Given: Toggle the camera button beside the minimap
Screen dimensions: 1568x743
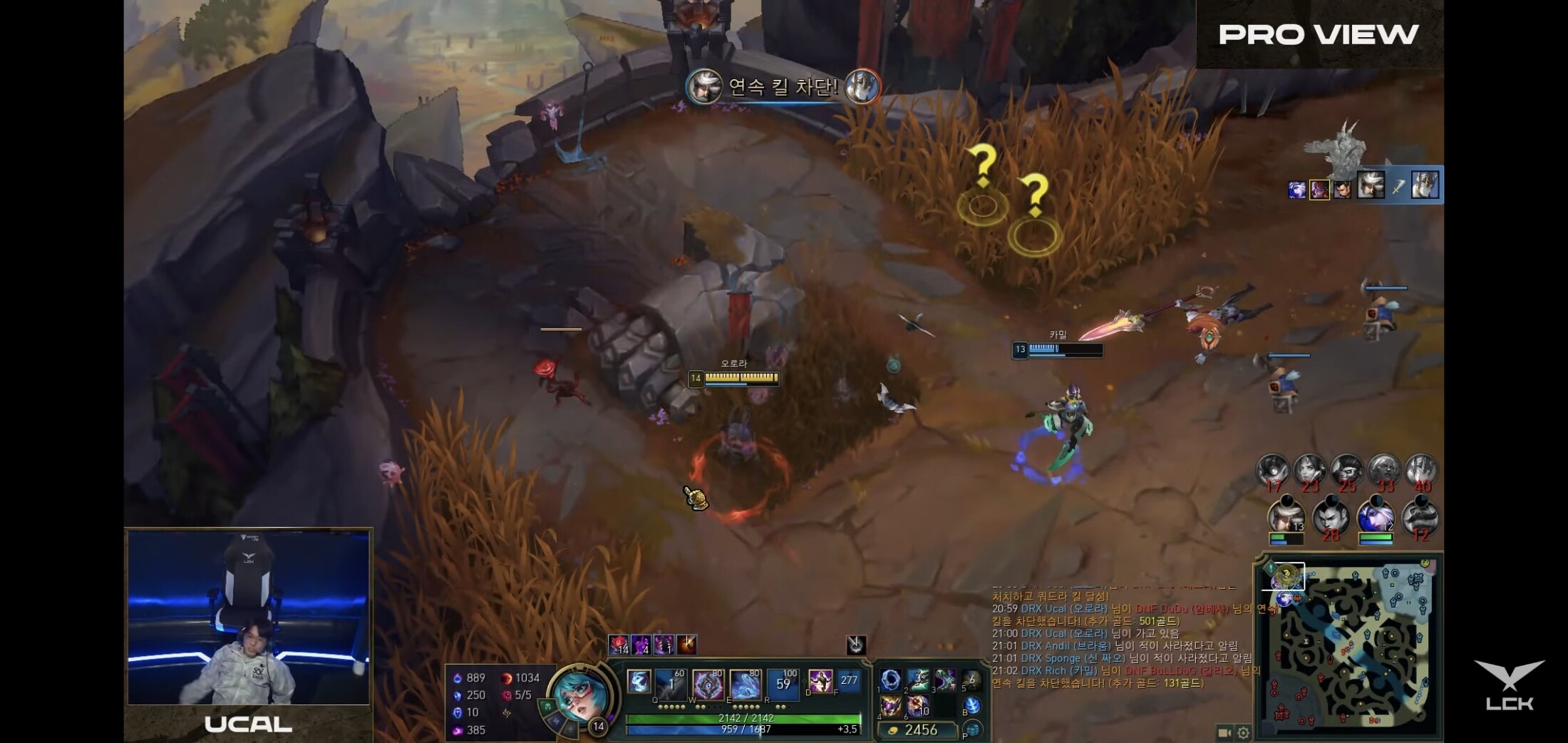Looking at the screenshot, I should coord(1224,732).
